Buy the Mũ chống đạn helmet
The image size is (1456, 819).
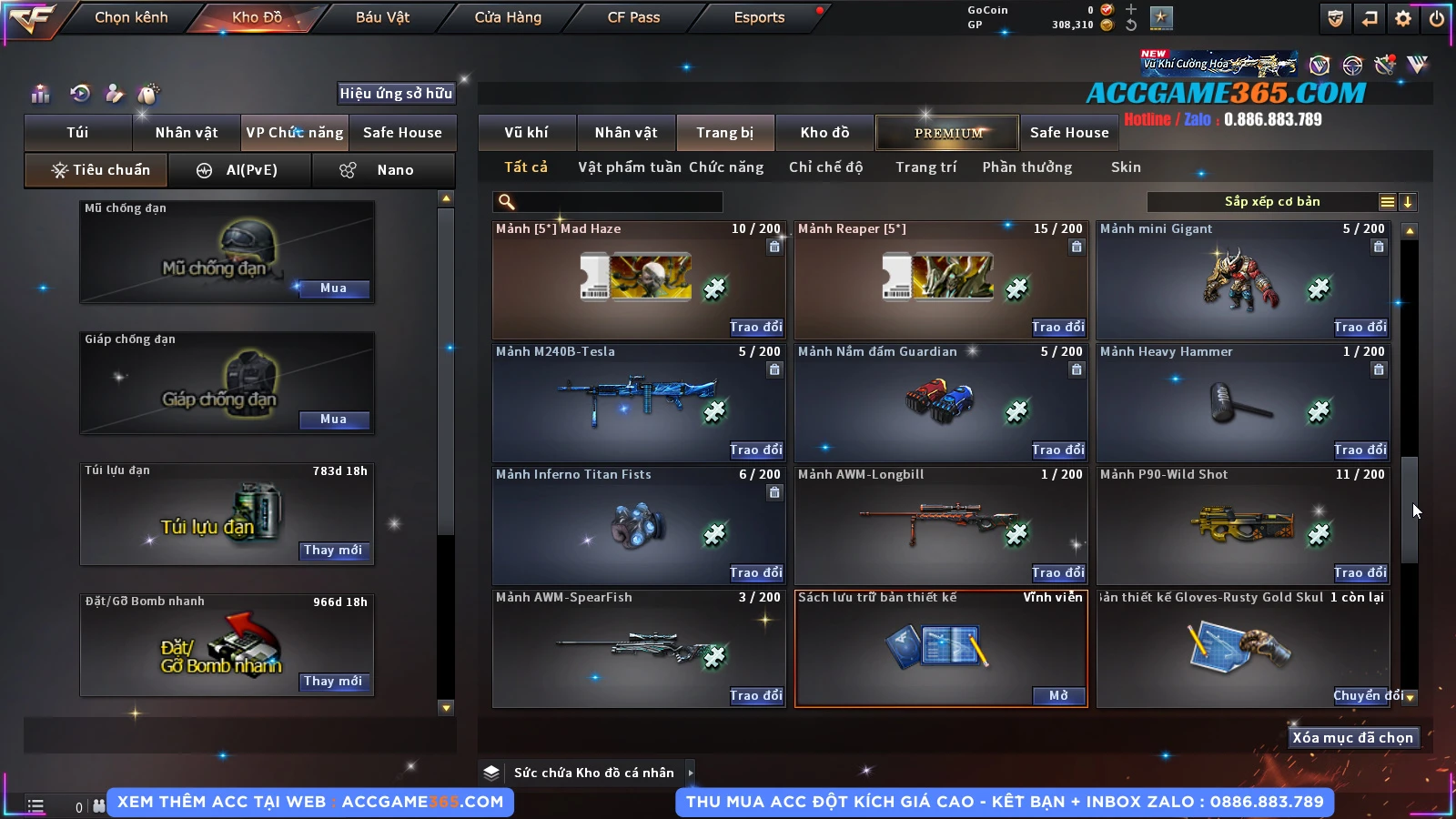[x=333, y=288]
